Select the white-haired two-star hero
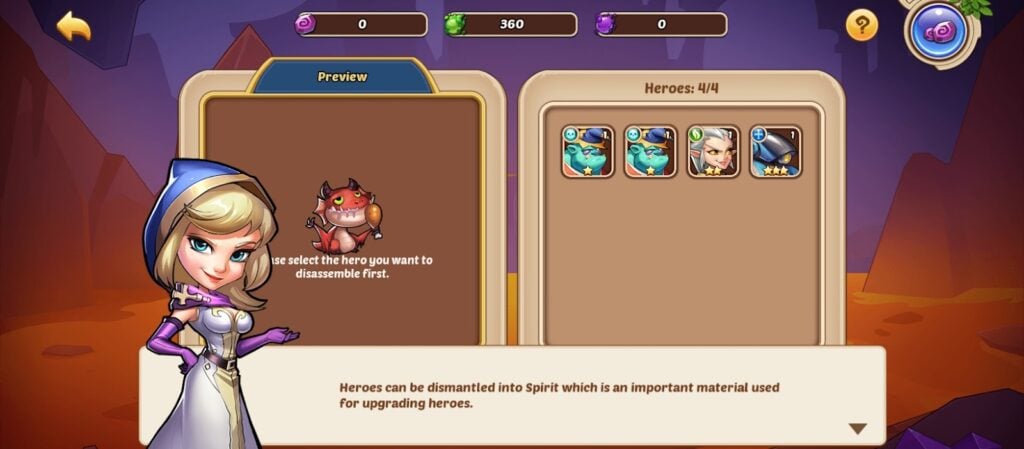This screenshot has height=449, width=1024. [x=713, y=151]
